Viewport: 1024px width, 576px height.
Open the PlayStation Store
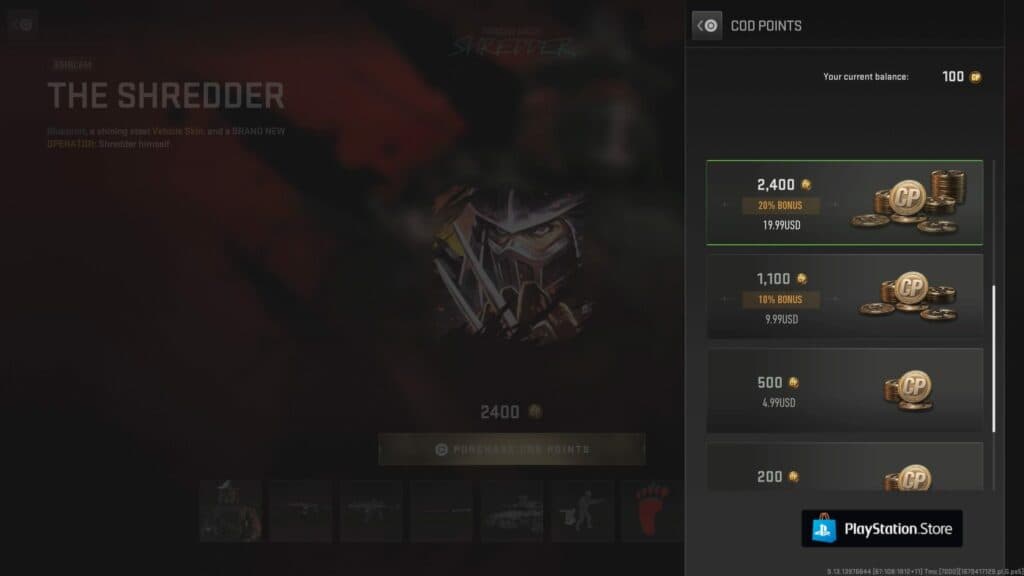point(881,528)
